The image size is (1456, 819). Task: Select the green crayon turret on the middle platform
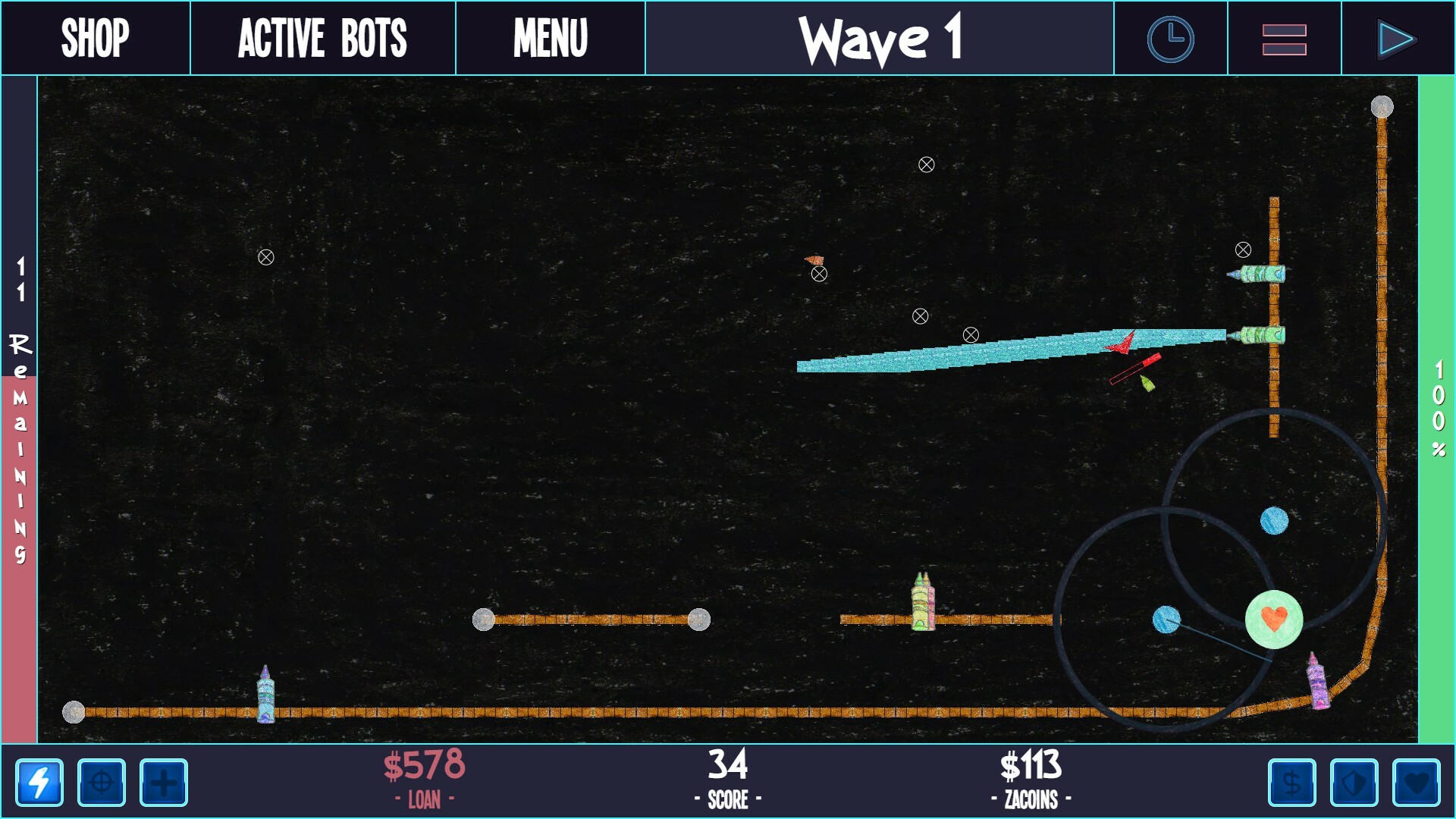pos(923,607)
